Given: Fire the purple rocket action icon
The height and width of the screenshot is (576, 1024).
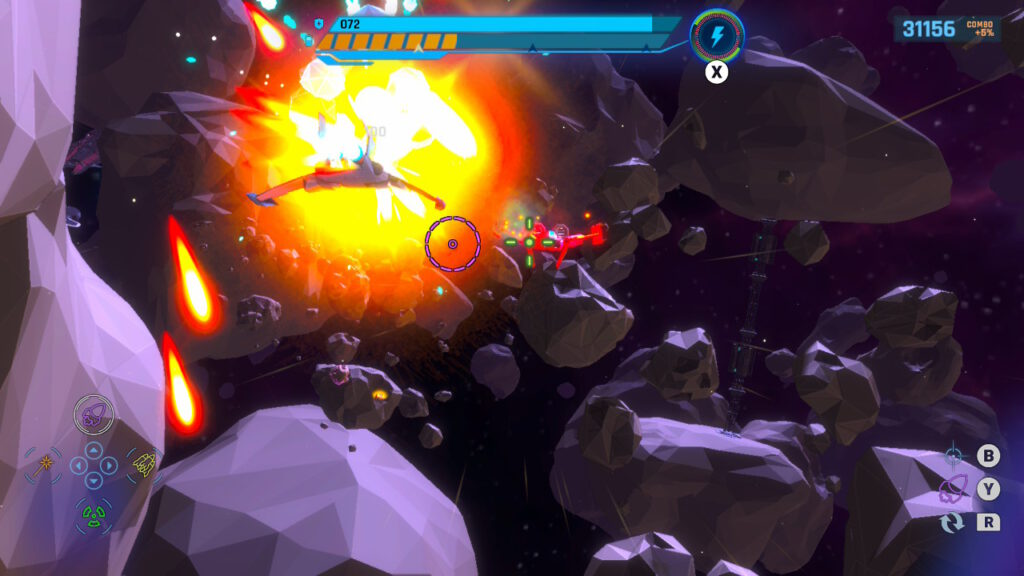Looking at the screenshot, I should coord(954,490).
